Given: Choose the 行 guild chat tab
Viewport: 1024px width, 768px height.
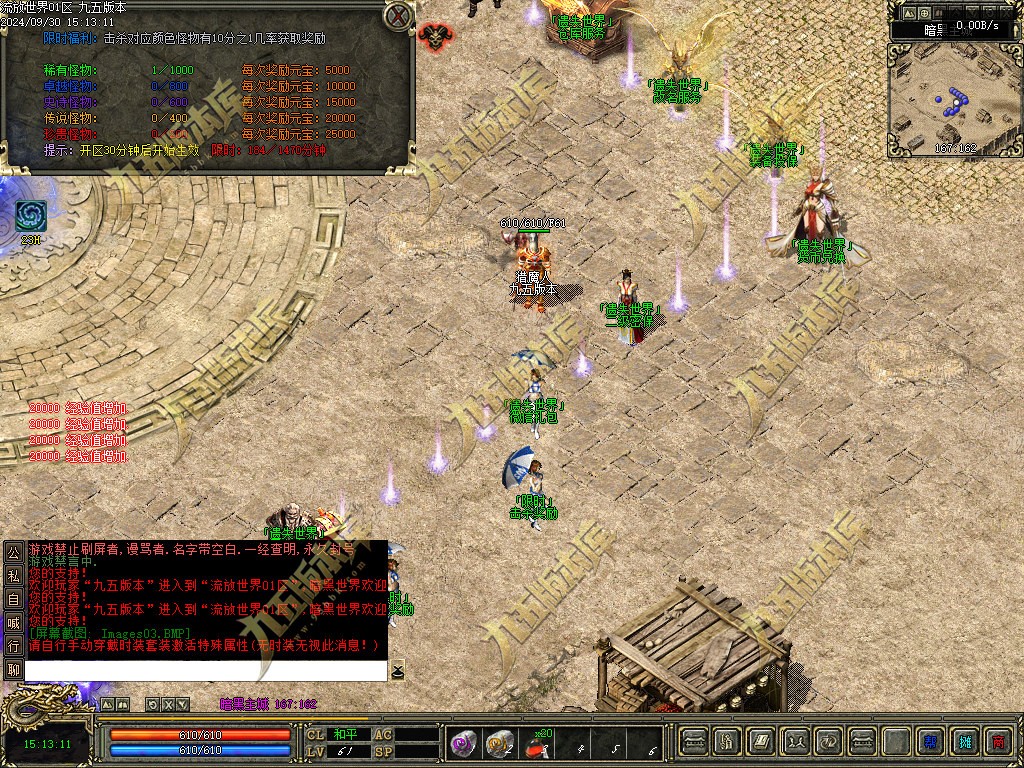Looking at the screenshot, I should 13,646.
